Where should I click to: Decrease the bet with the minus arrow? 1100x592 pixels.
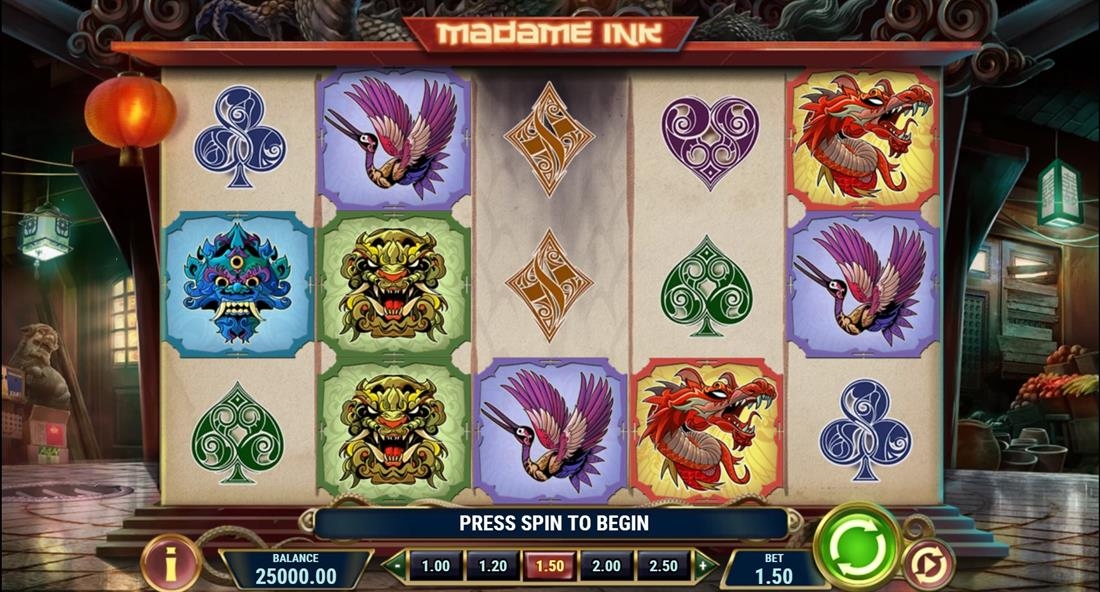pos(396,566)
